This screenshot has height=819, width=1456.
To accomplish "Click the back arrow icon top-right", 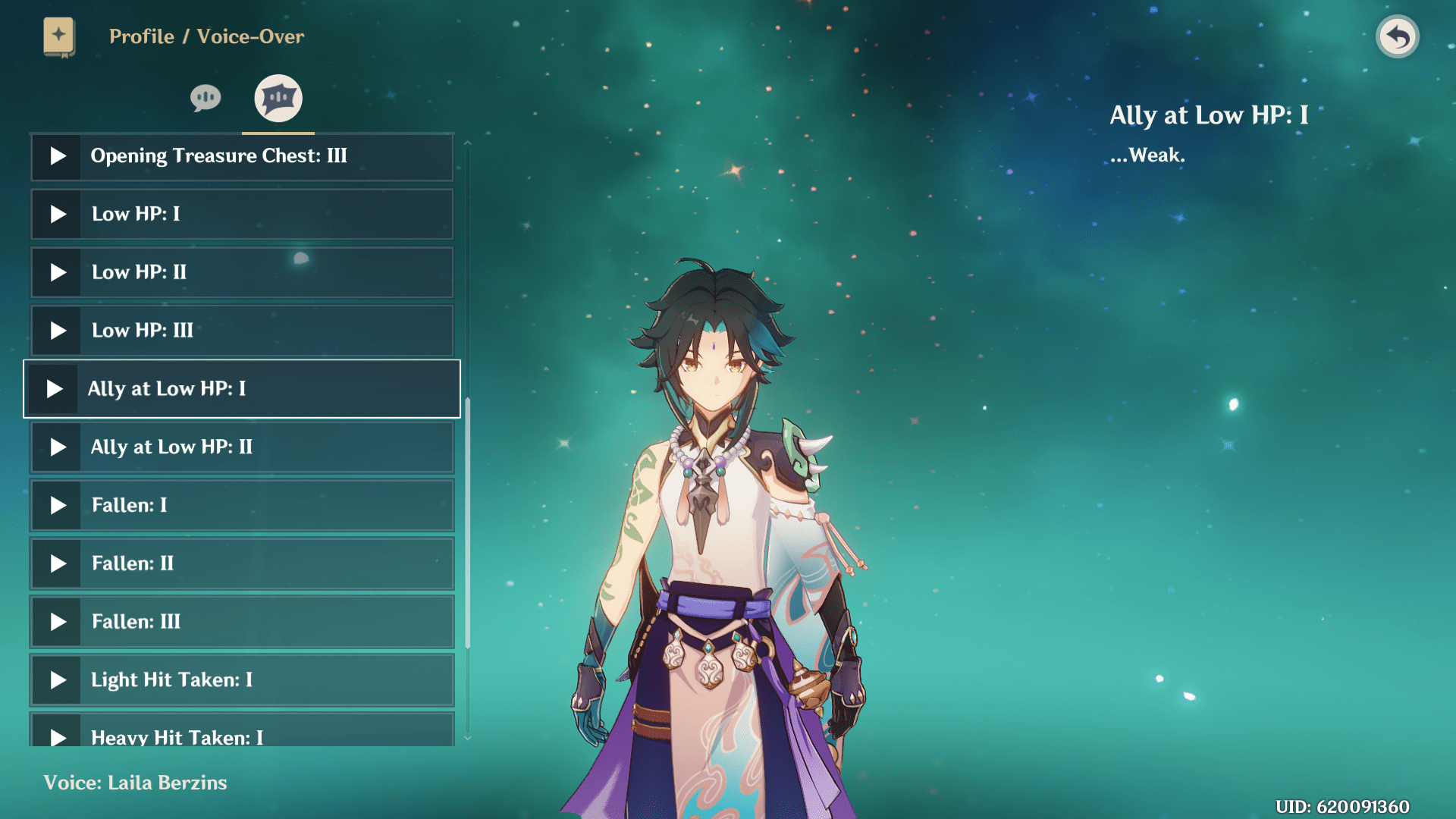I will 1398,36.
